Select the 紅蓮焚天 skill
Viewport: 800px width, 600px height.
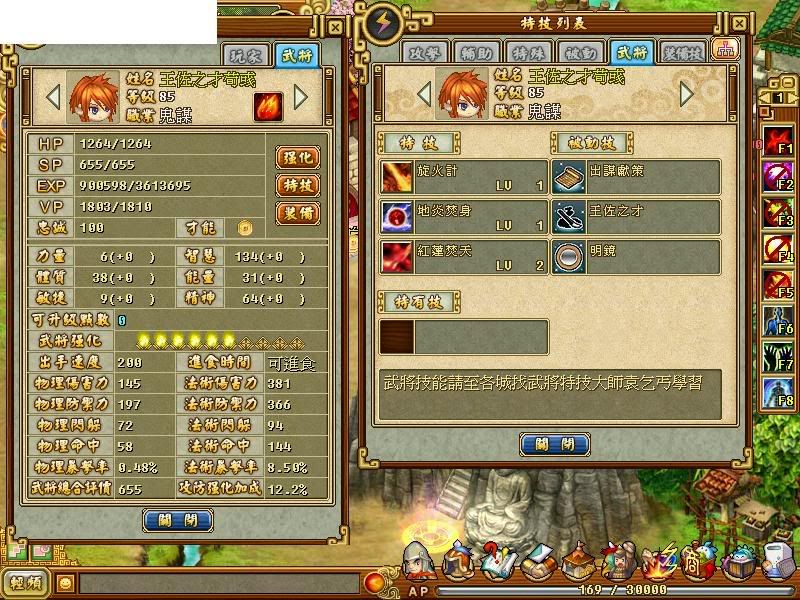pyautogui.click(x=464, y=254)
